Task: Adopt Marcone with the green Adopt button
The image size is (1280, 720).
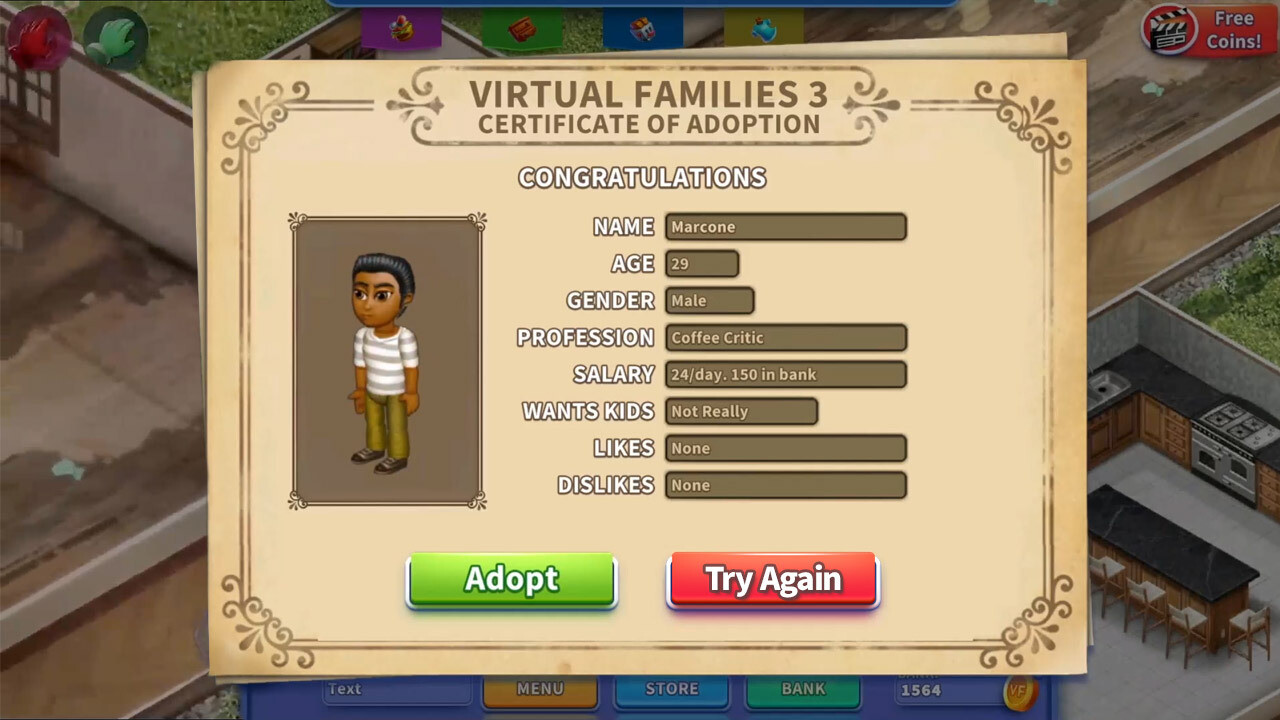Action: tap(511, 579)
